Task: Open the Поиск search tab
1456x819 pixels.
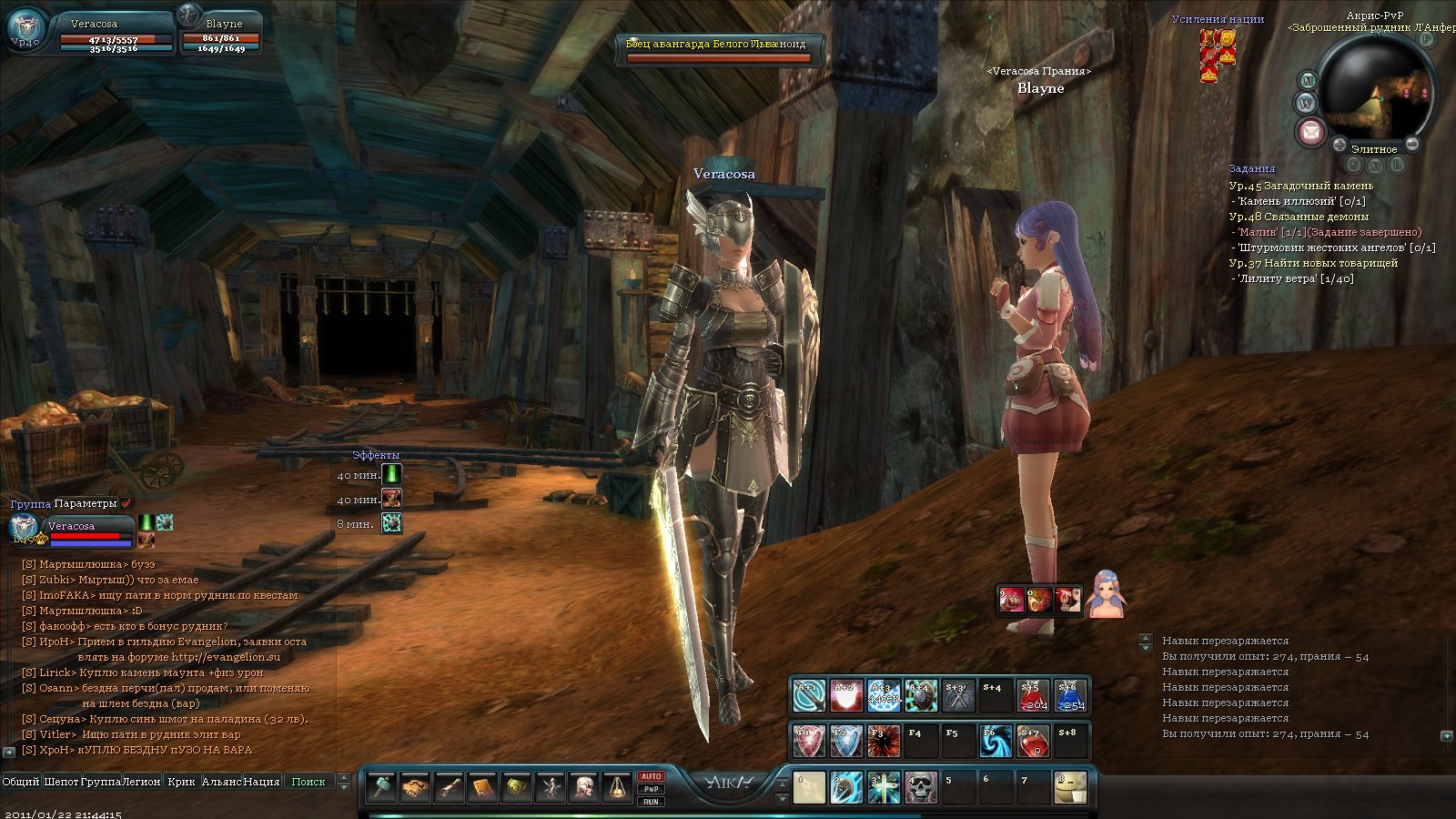Action: point(308,782)
